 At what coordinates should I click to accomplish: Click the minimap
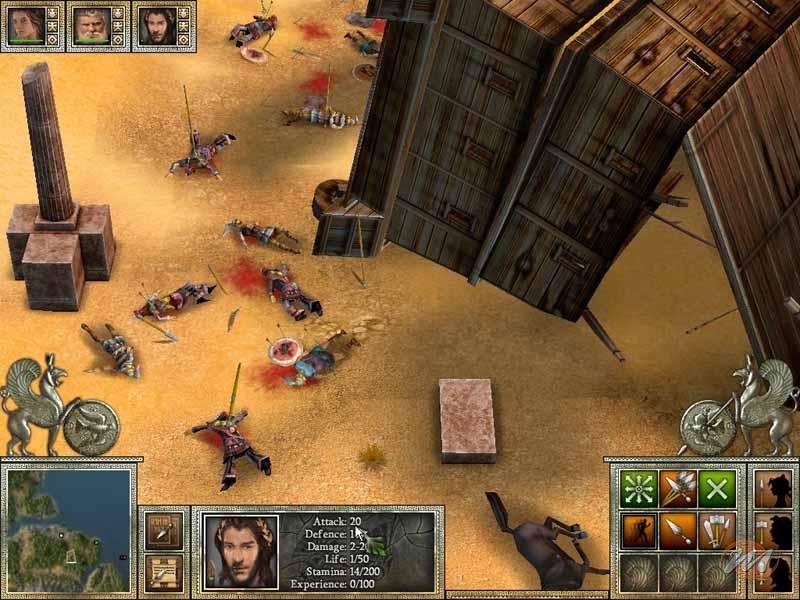pyautogui.click(x=68, y=529)
